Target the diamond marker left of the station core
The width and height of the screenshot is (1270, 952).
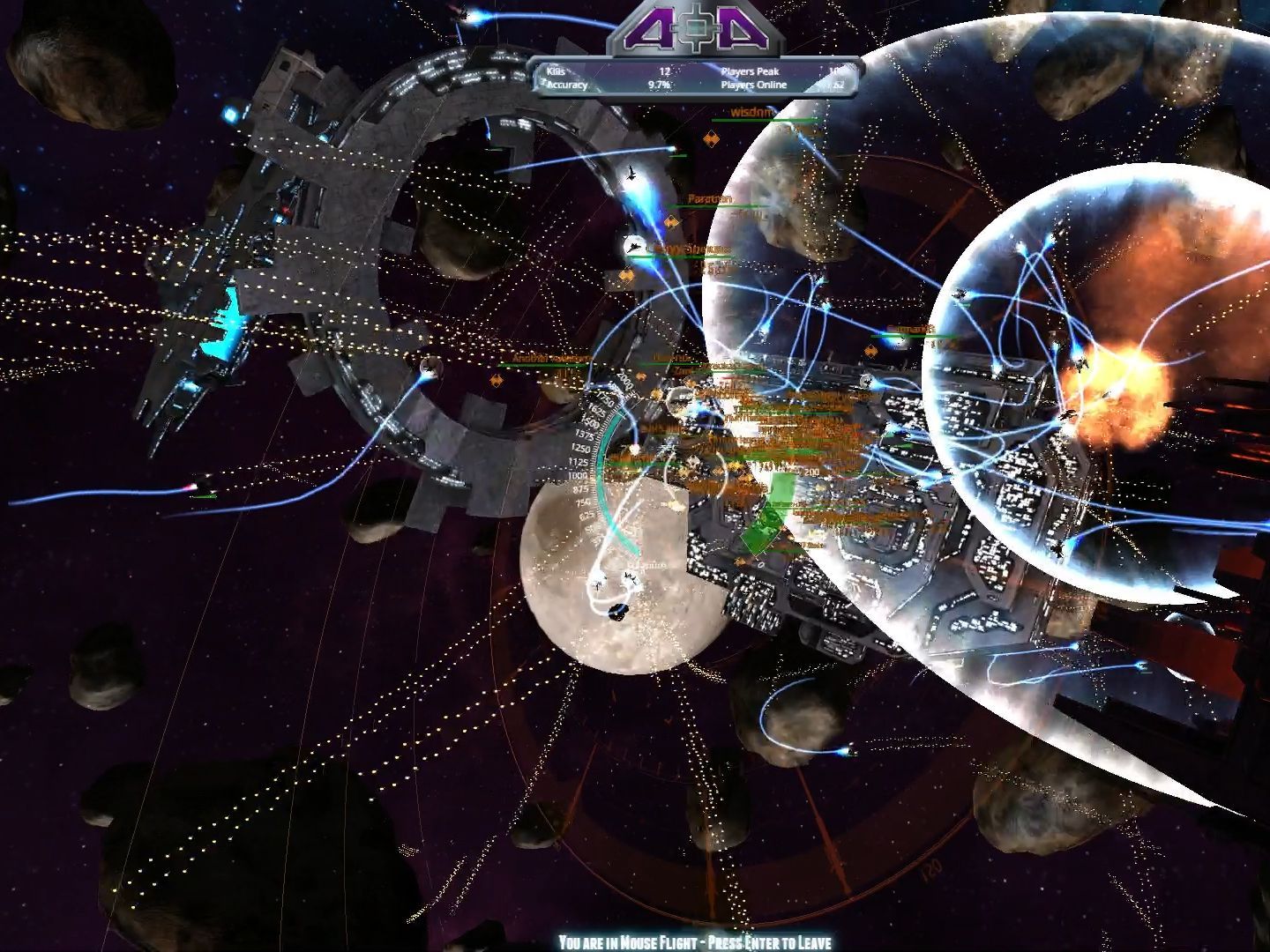[497, 379]
